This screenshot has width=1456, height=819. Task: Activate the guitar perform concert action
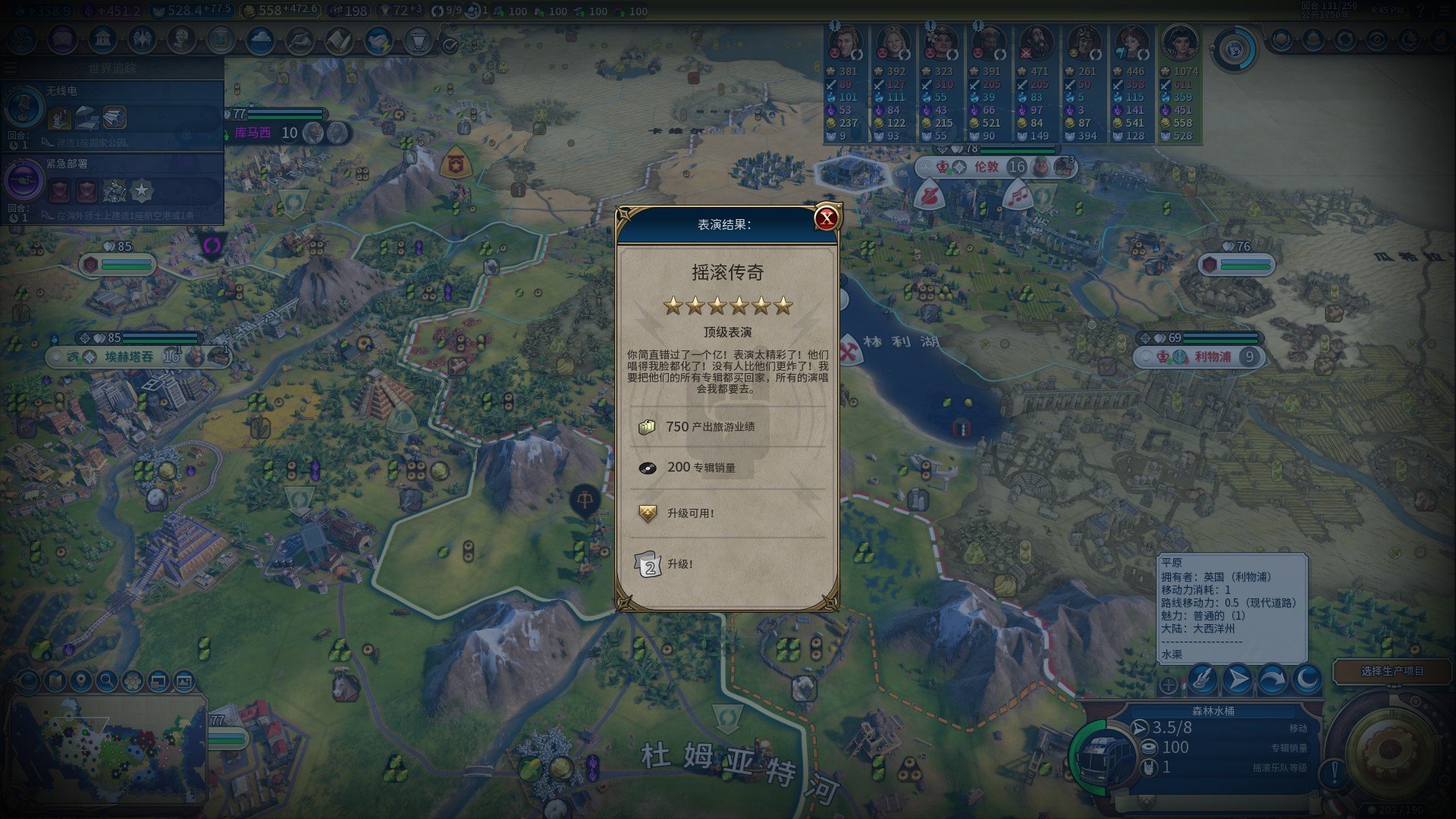tap(1202, 679)
